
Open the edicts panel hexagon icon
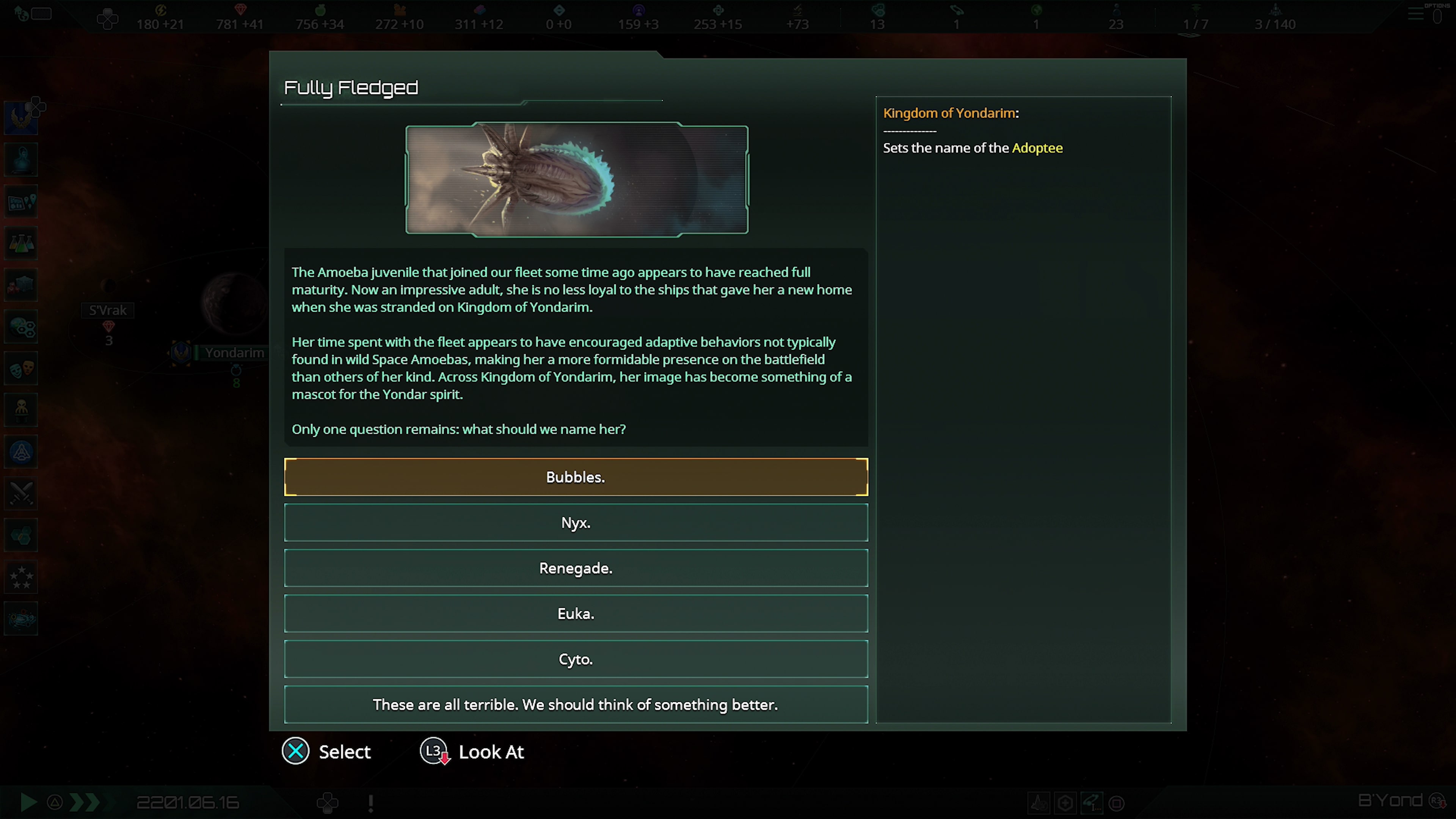point(21,535)
